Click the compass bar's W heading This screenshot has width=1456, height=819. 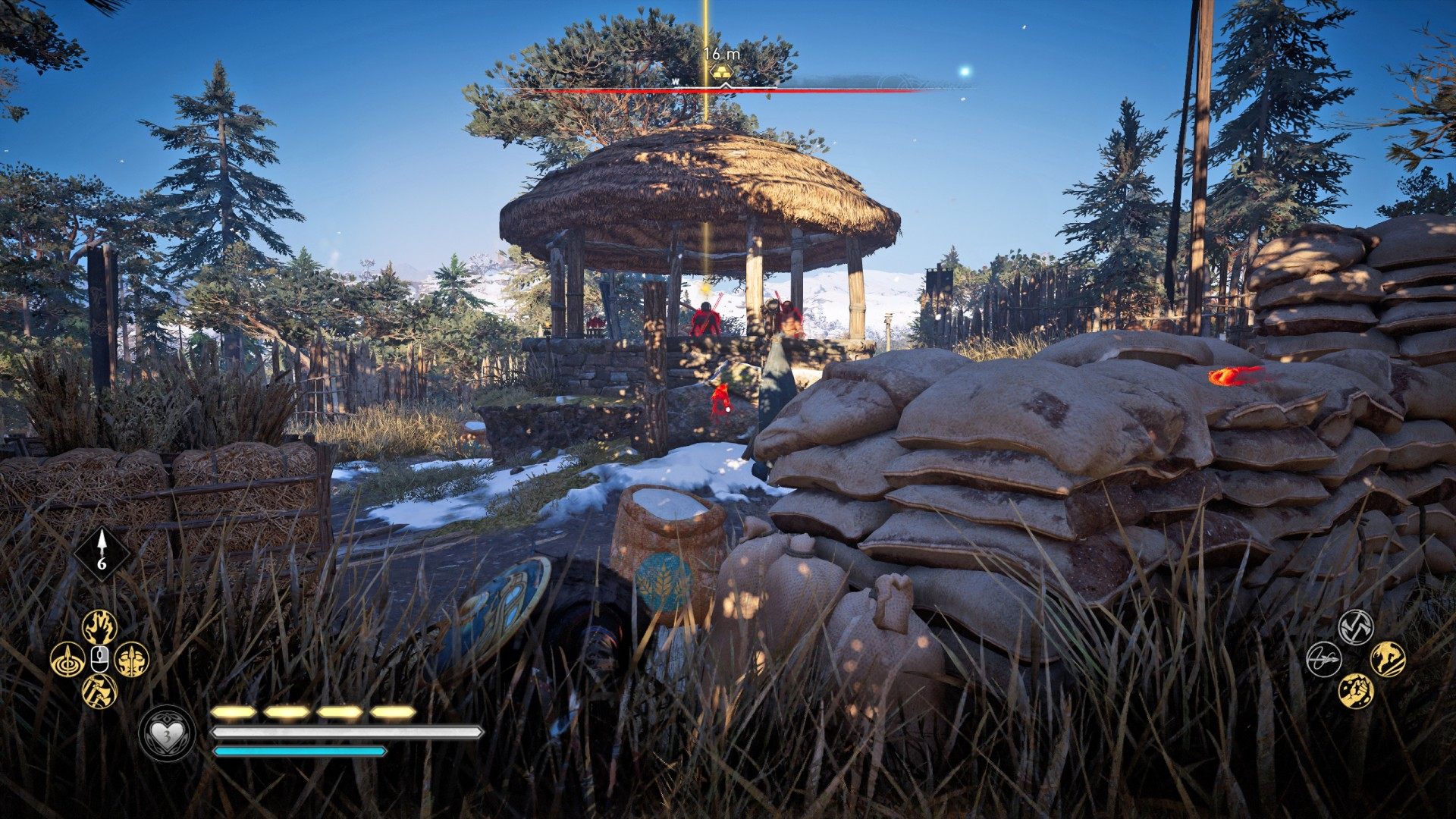[675, 82]
